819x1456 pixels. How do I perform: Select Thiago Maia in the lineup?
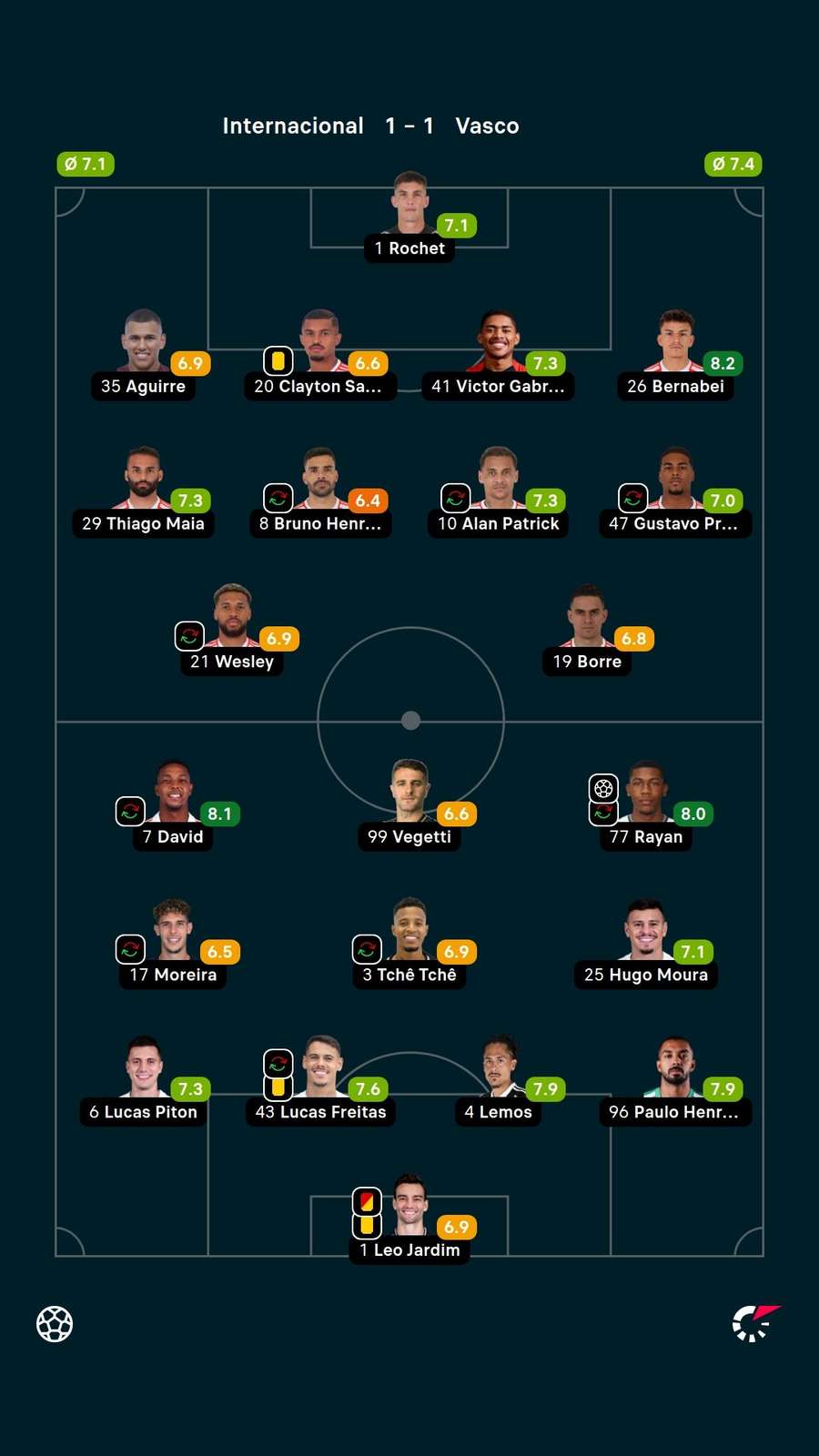point(143,492)
